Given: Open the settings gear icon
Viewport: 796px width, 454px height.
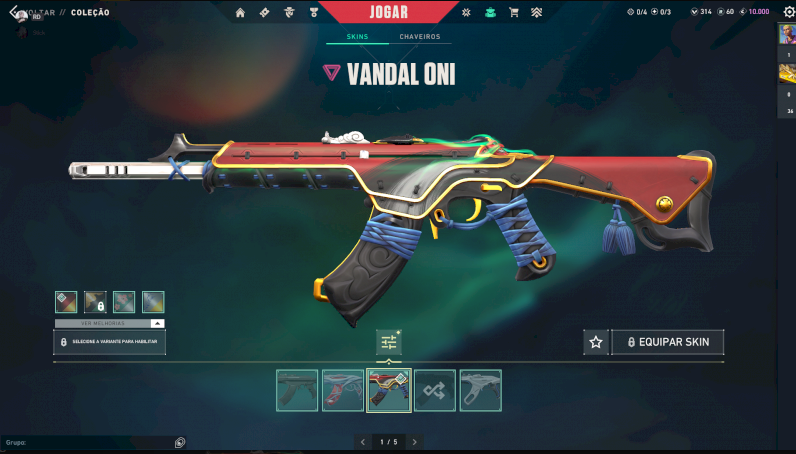Looking at the screenshot, I should click(x=788, y=12).
